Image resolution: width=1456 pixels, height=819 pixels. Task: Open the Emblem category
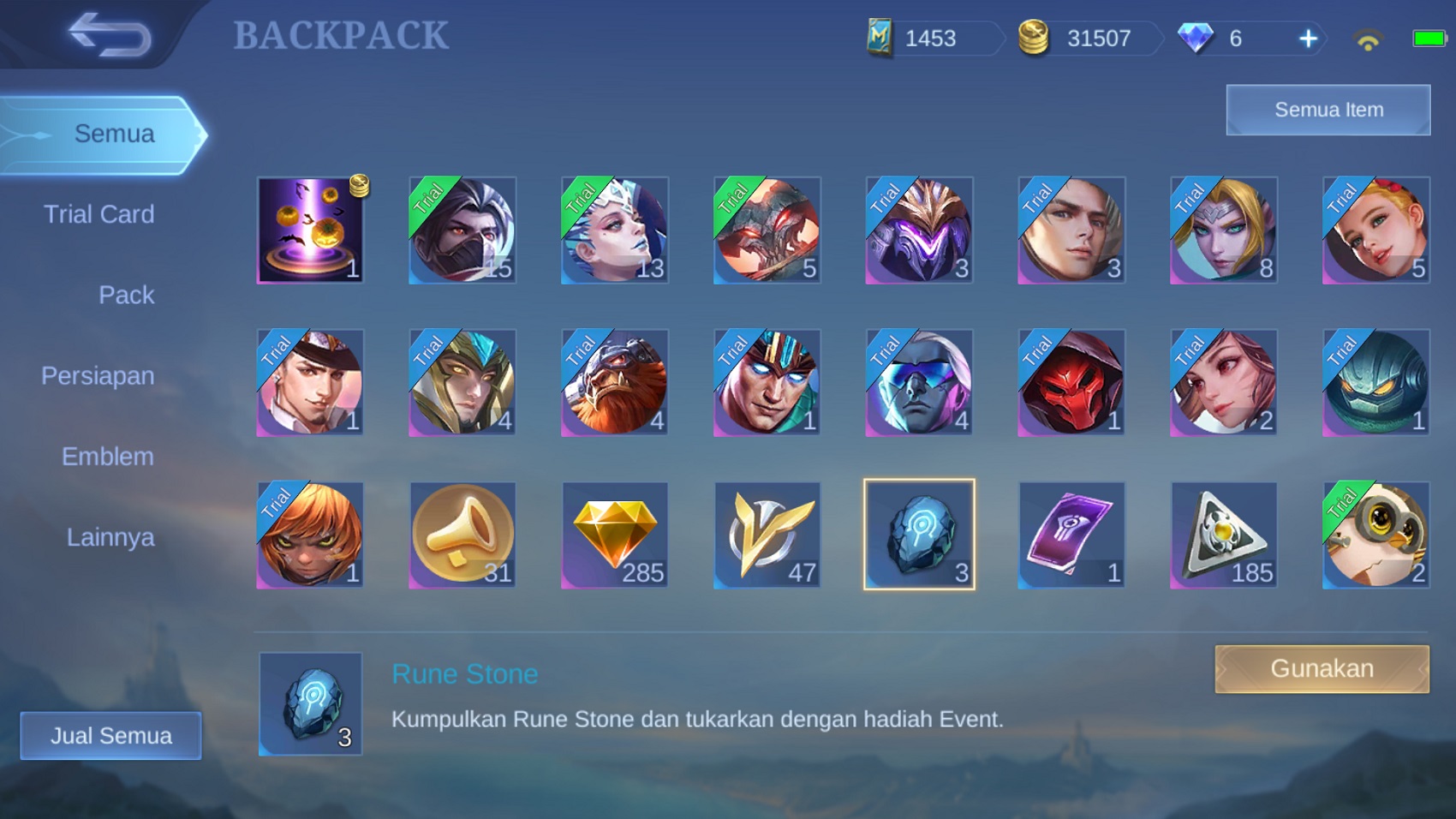[x=107, y=457]
